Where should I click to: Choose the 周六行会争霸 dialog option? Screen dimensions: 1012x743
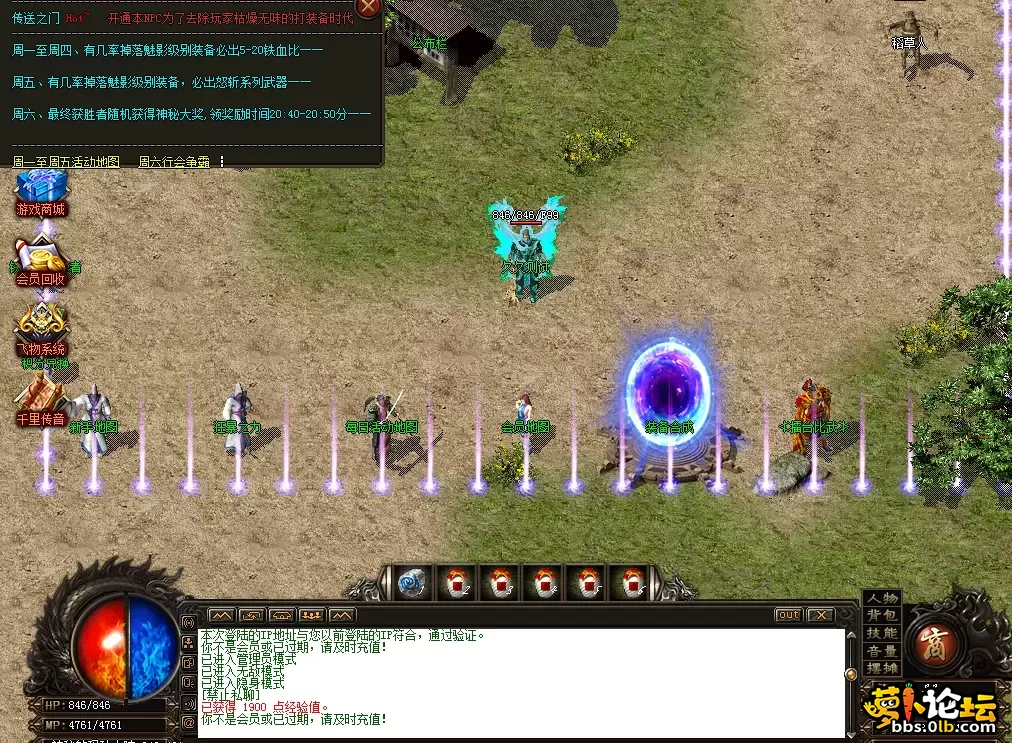coord(174,161)
